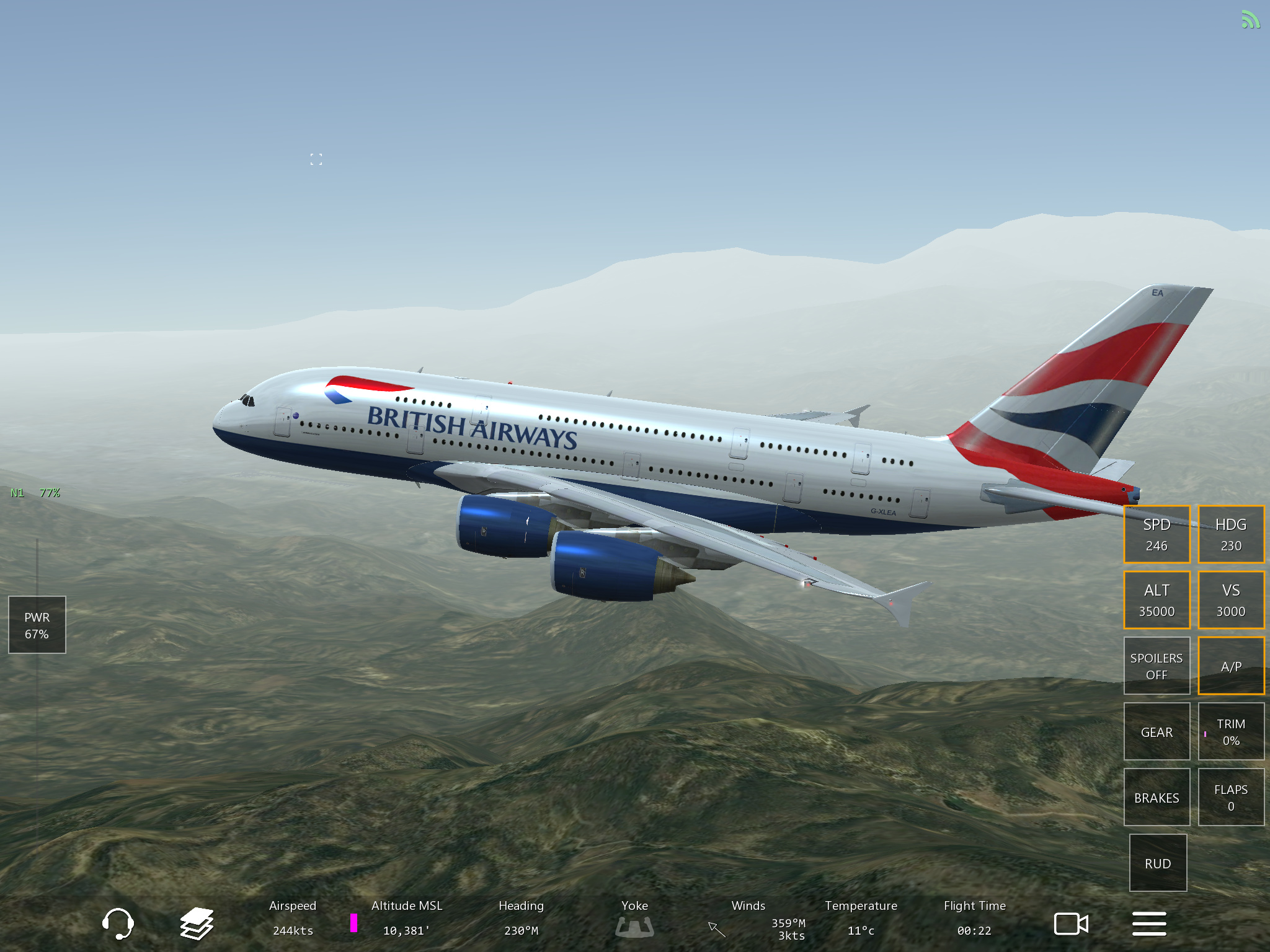
Task: Open the hamburger main menu
Action: point(1149,923)
